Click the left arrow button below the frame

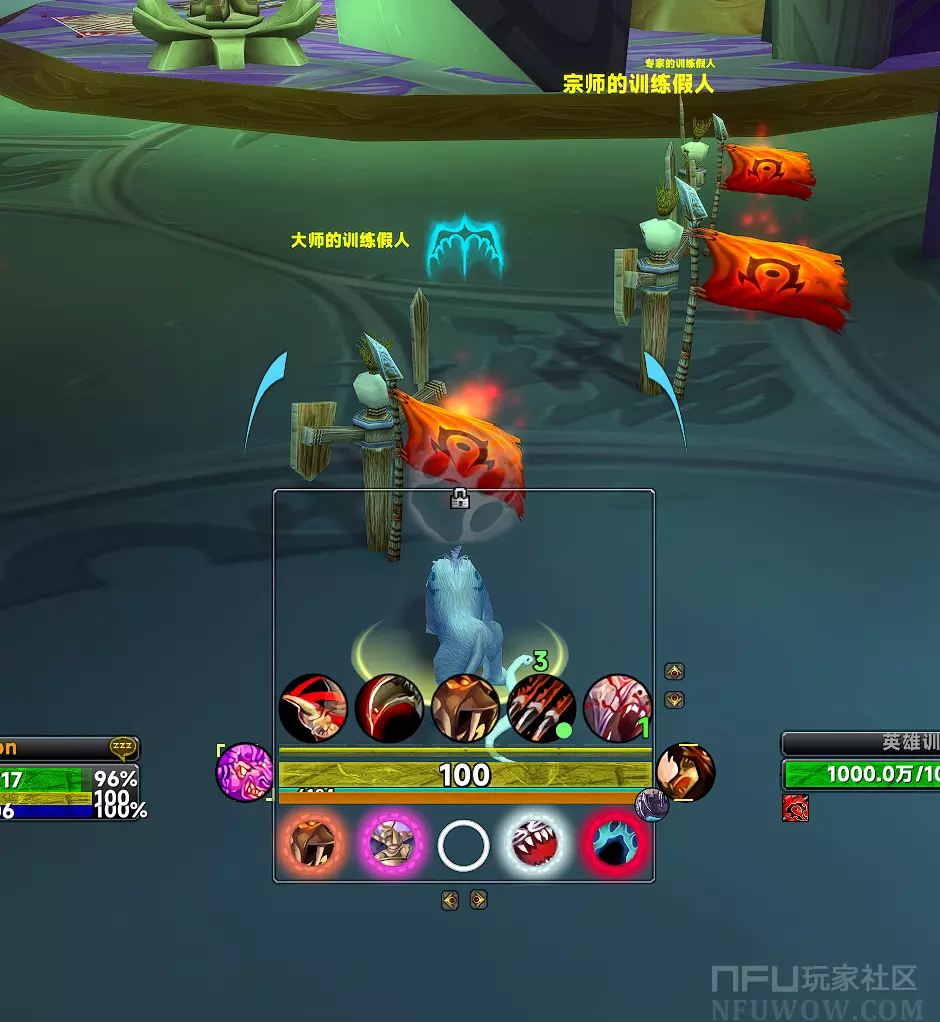[x=450, y=900]
